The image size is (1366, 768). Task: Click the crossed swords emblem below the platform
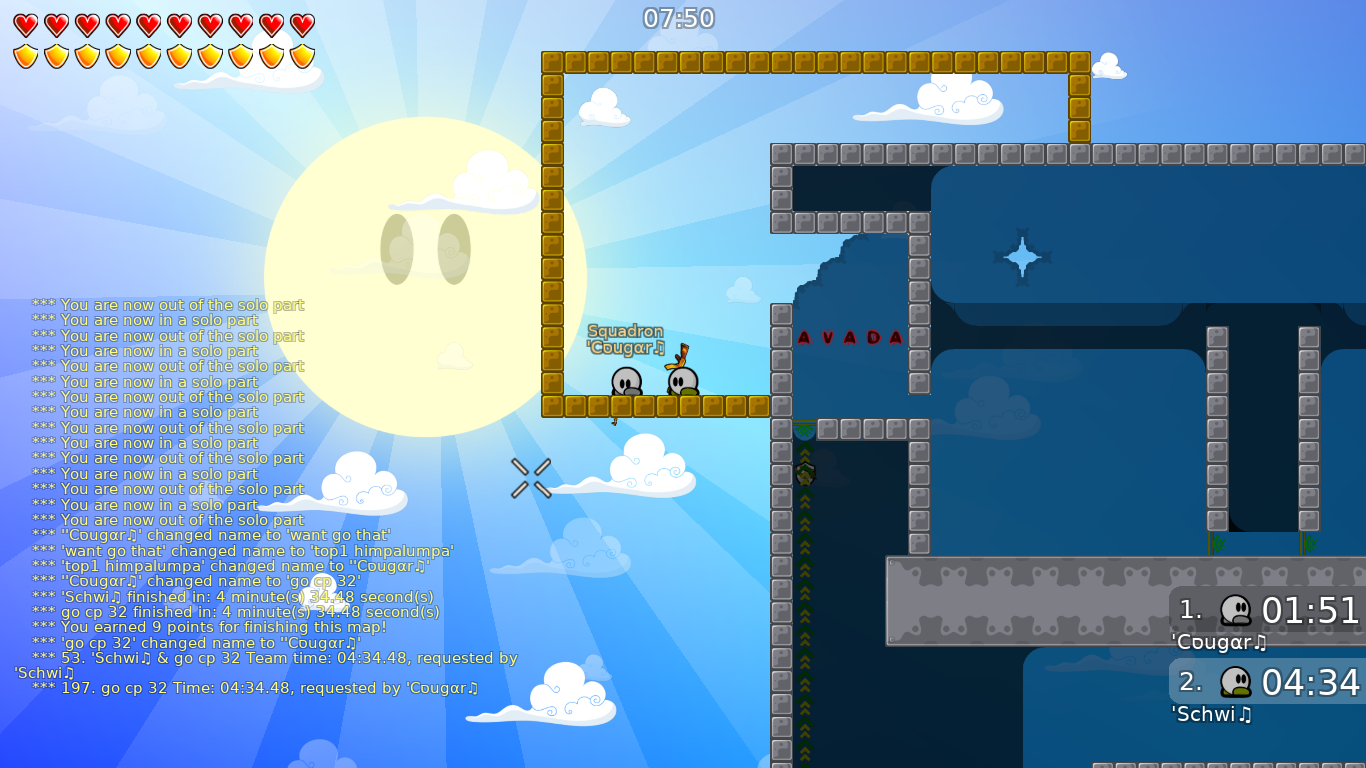(x=530, y=477)
